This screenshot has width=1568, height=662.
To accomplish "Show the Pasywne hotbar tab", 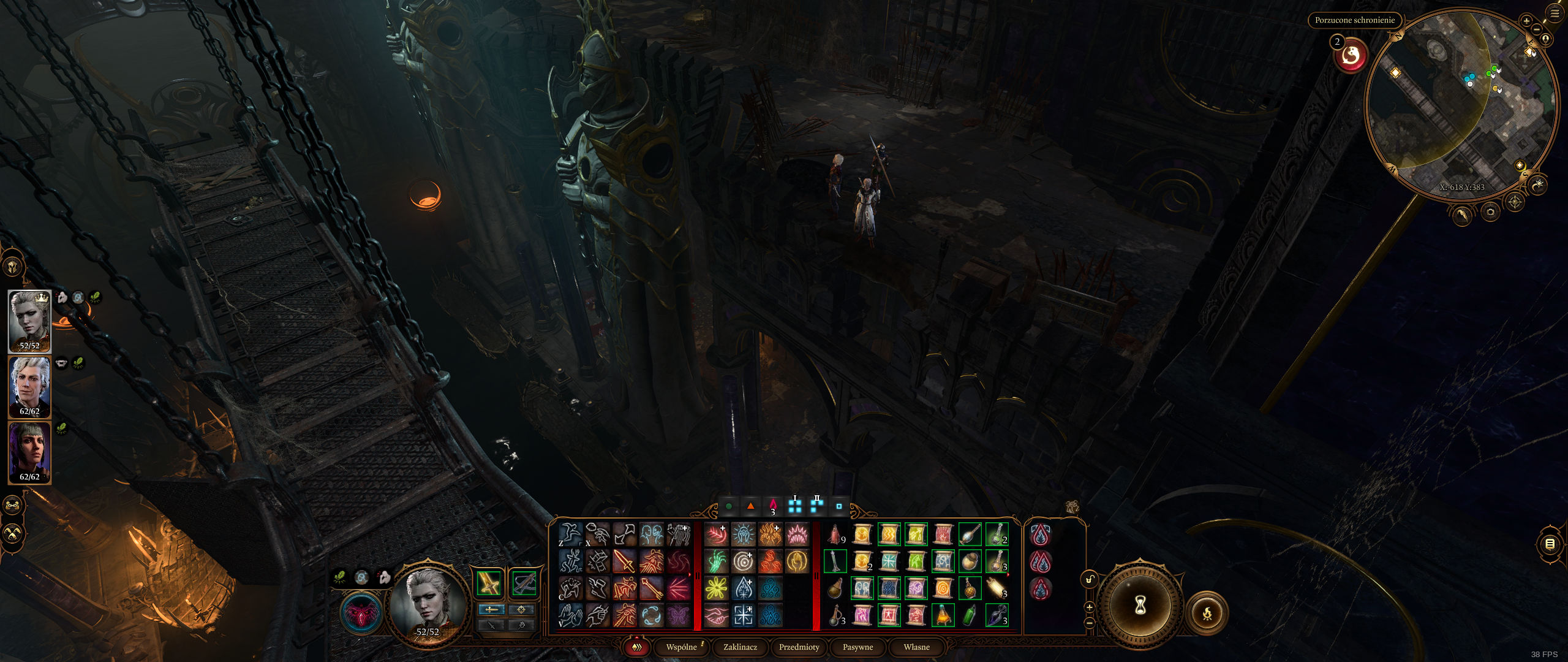I will (858, 647).
